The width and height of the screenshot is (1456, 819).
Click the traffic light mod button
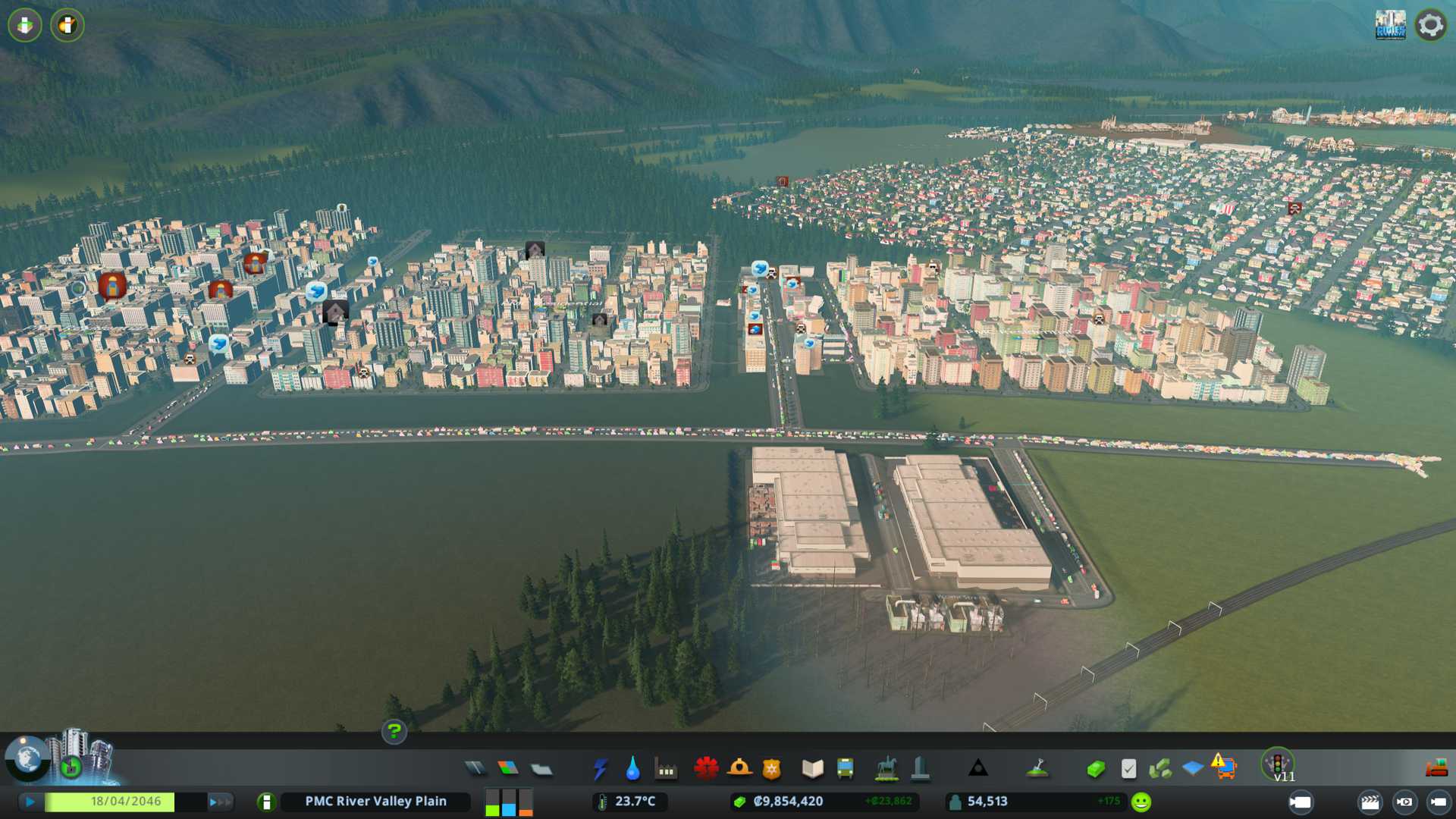pos(1278,764)
